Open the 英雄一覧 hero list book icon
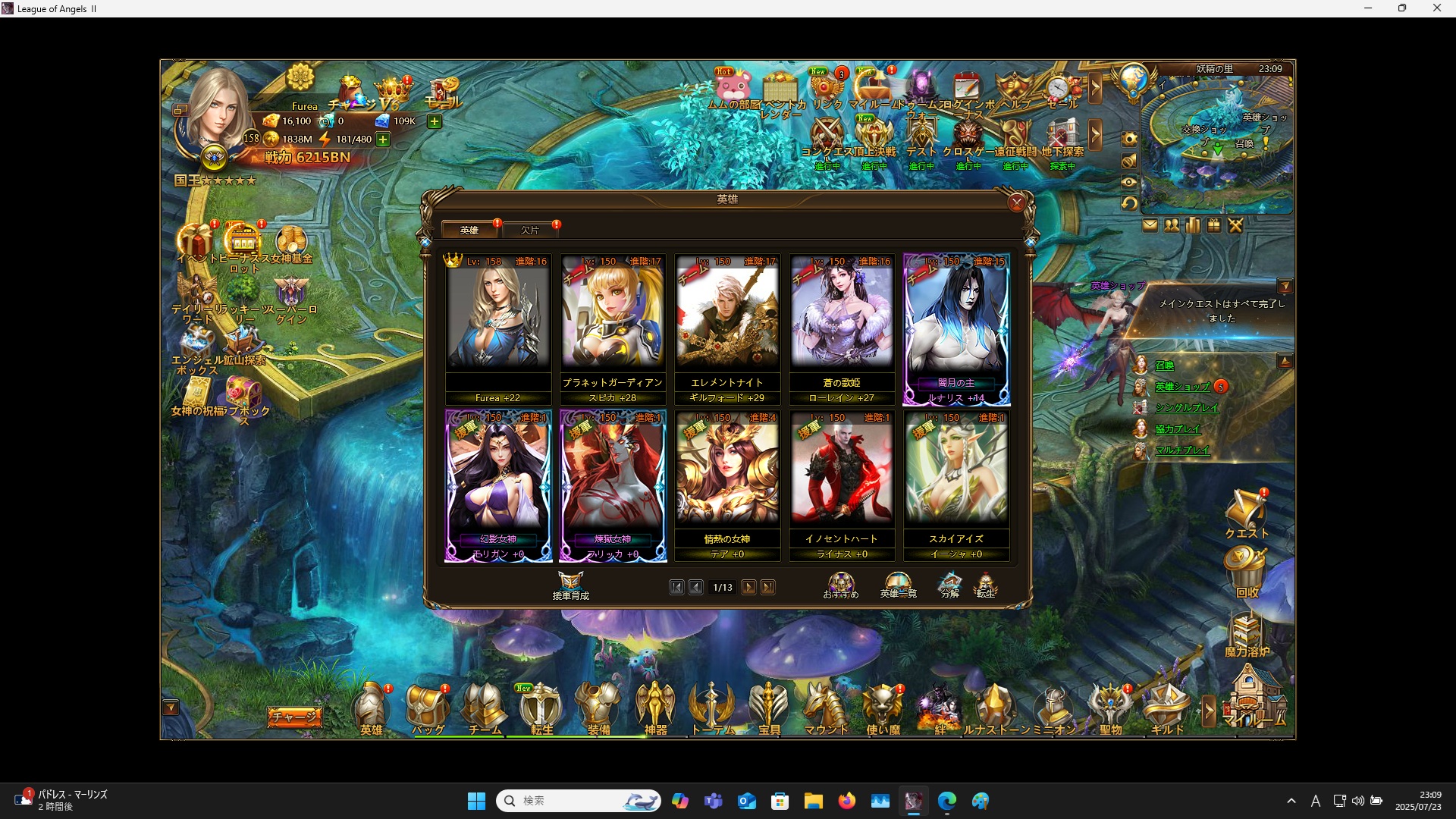 [898, 584]
